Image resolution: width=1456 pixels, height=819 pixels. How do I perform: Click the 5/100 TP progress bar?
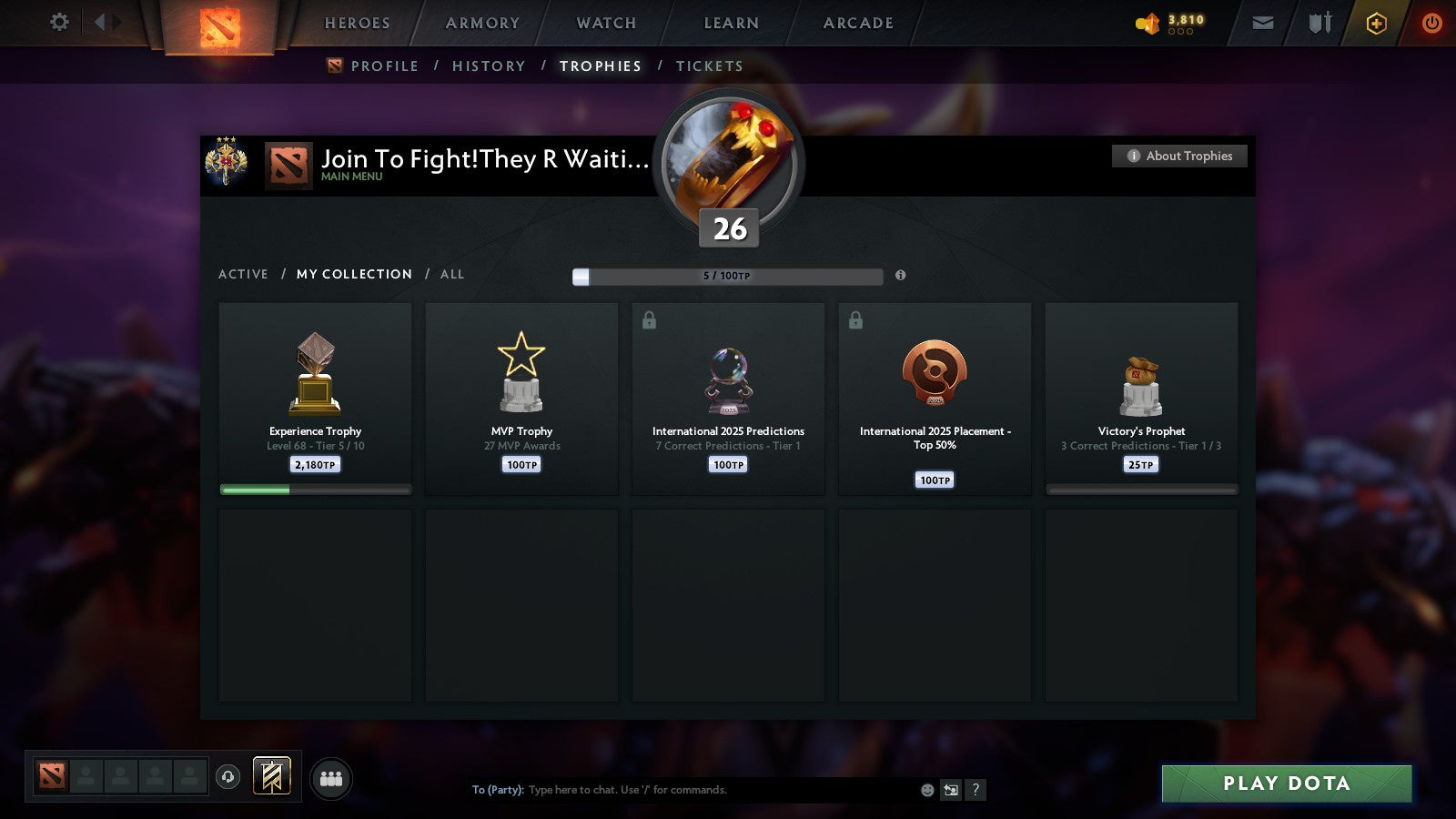(726, 276)
